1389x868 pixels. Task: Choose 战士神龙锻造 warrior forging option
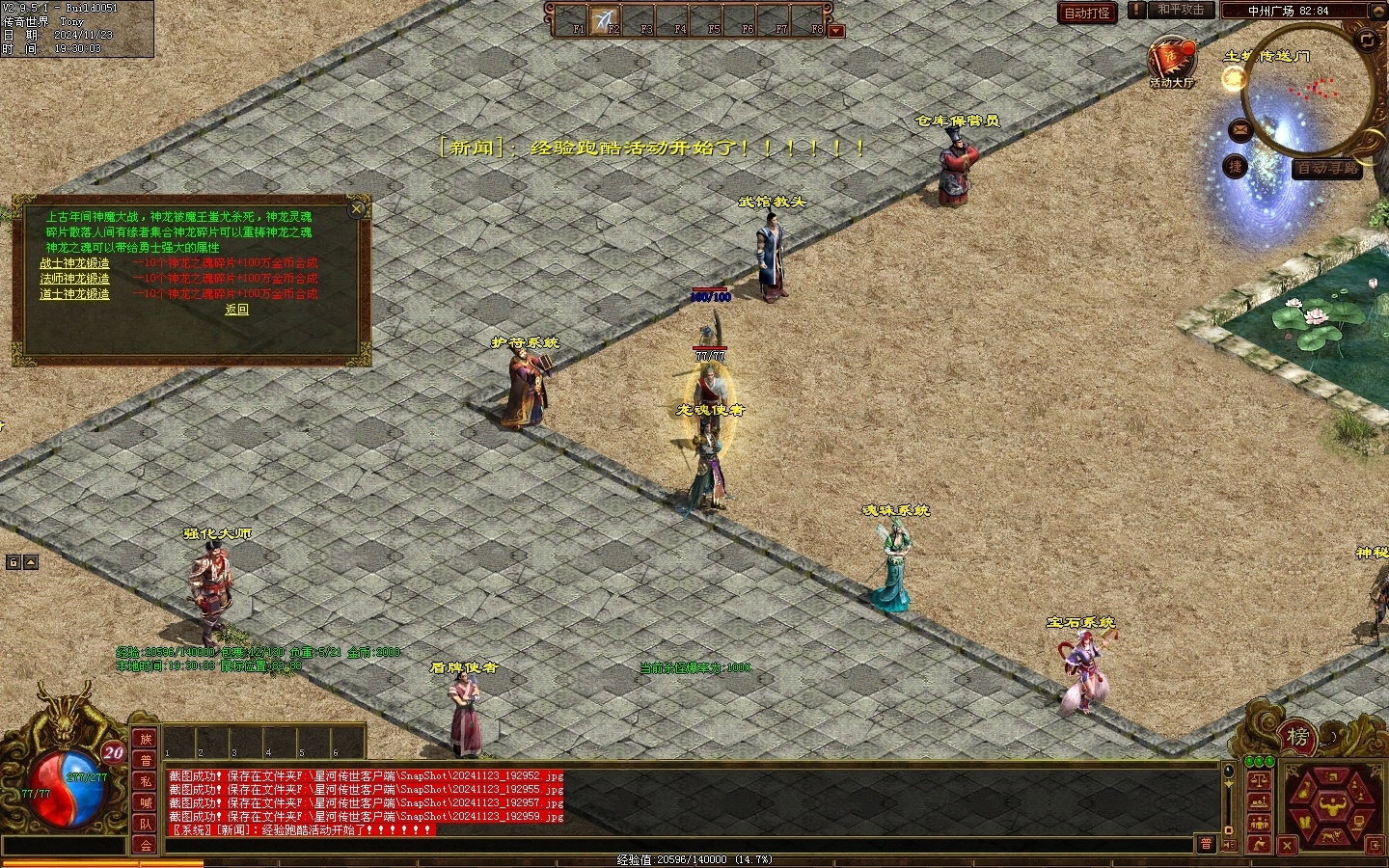74,263
